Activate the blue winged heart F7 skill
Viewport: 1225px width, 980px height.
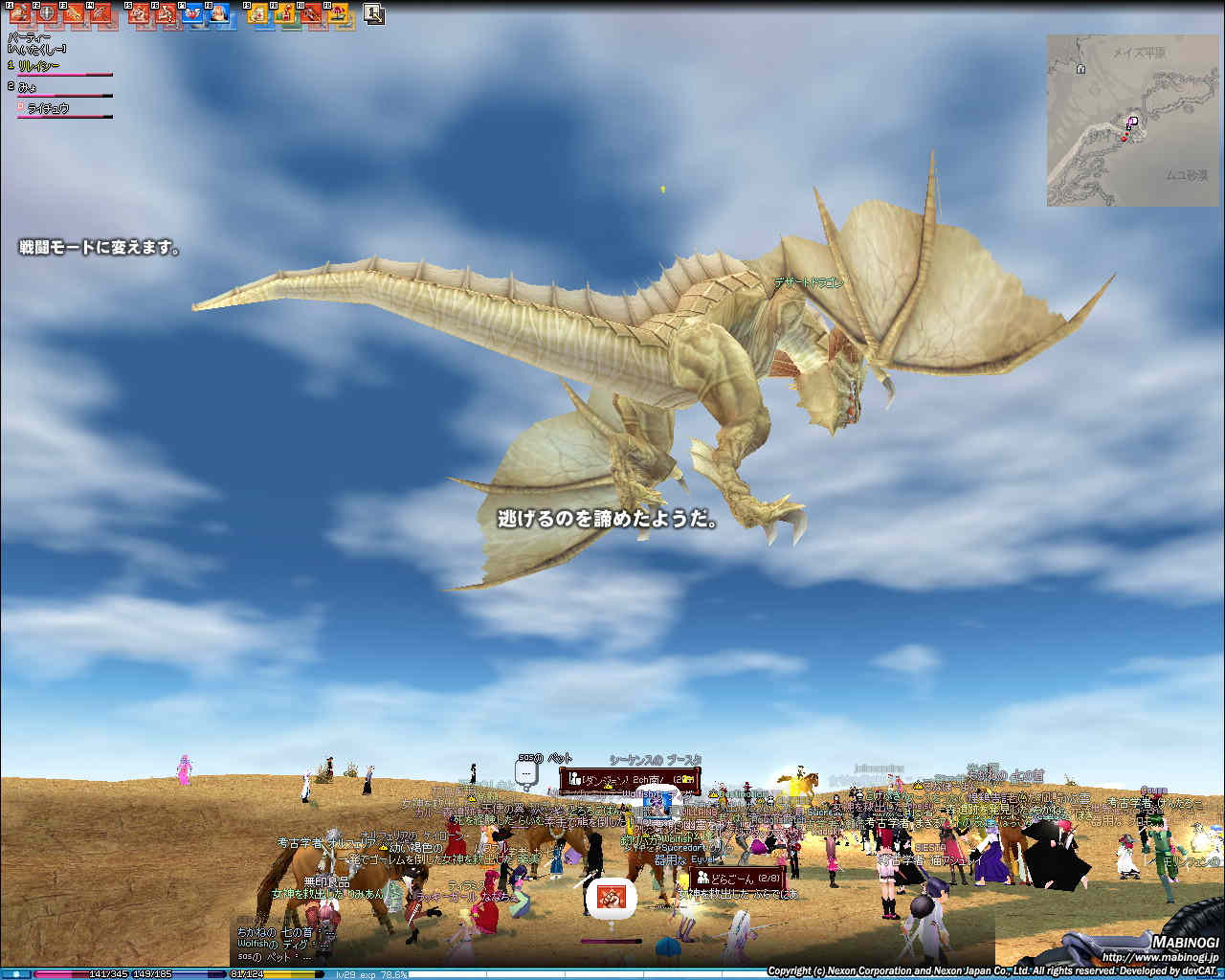click(x=191, y=13)
